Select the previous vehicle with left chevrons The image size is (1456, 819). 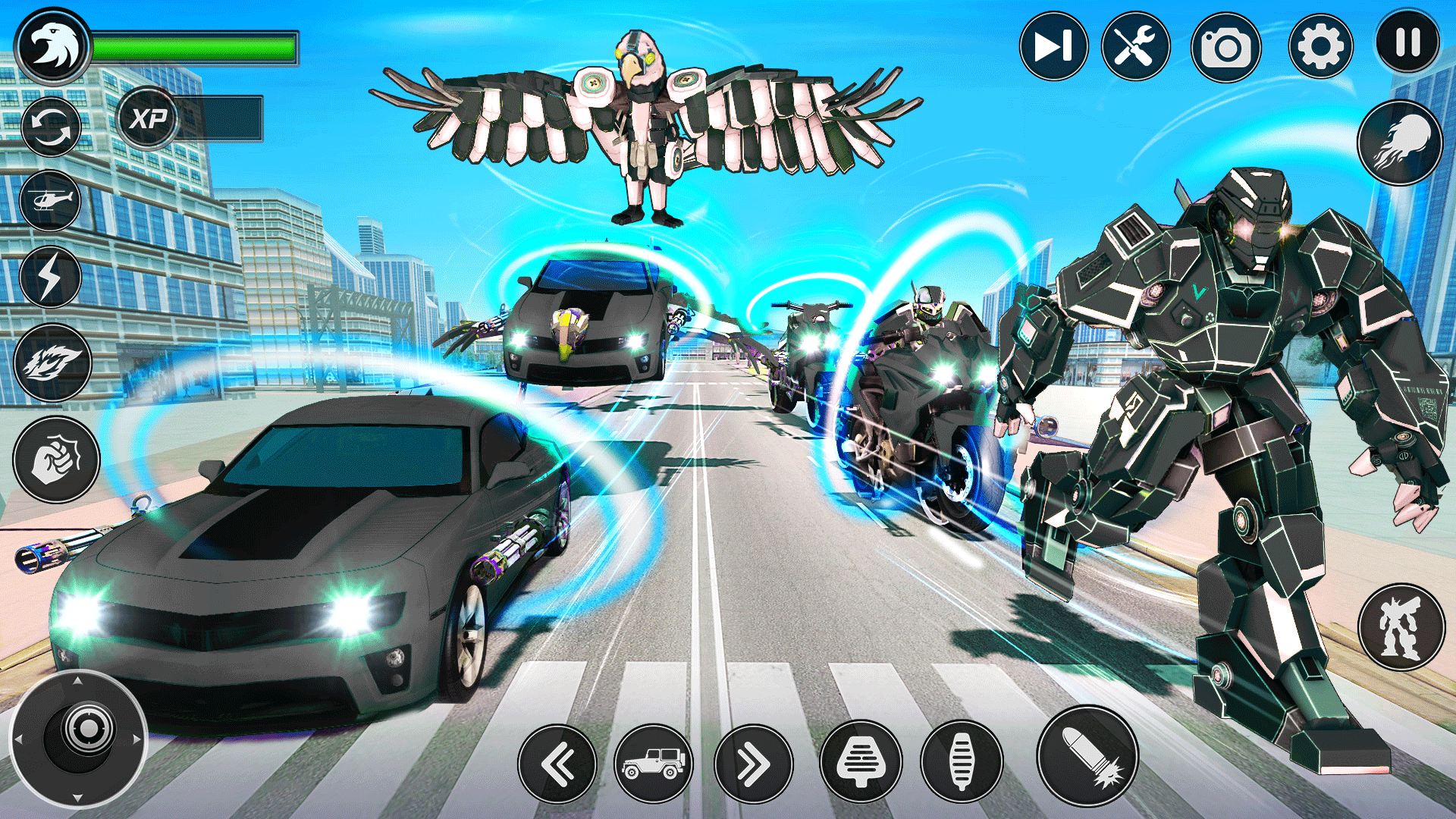557,764
